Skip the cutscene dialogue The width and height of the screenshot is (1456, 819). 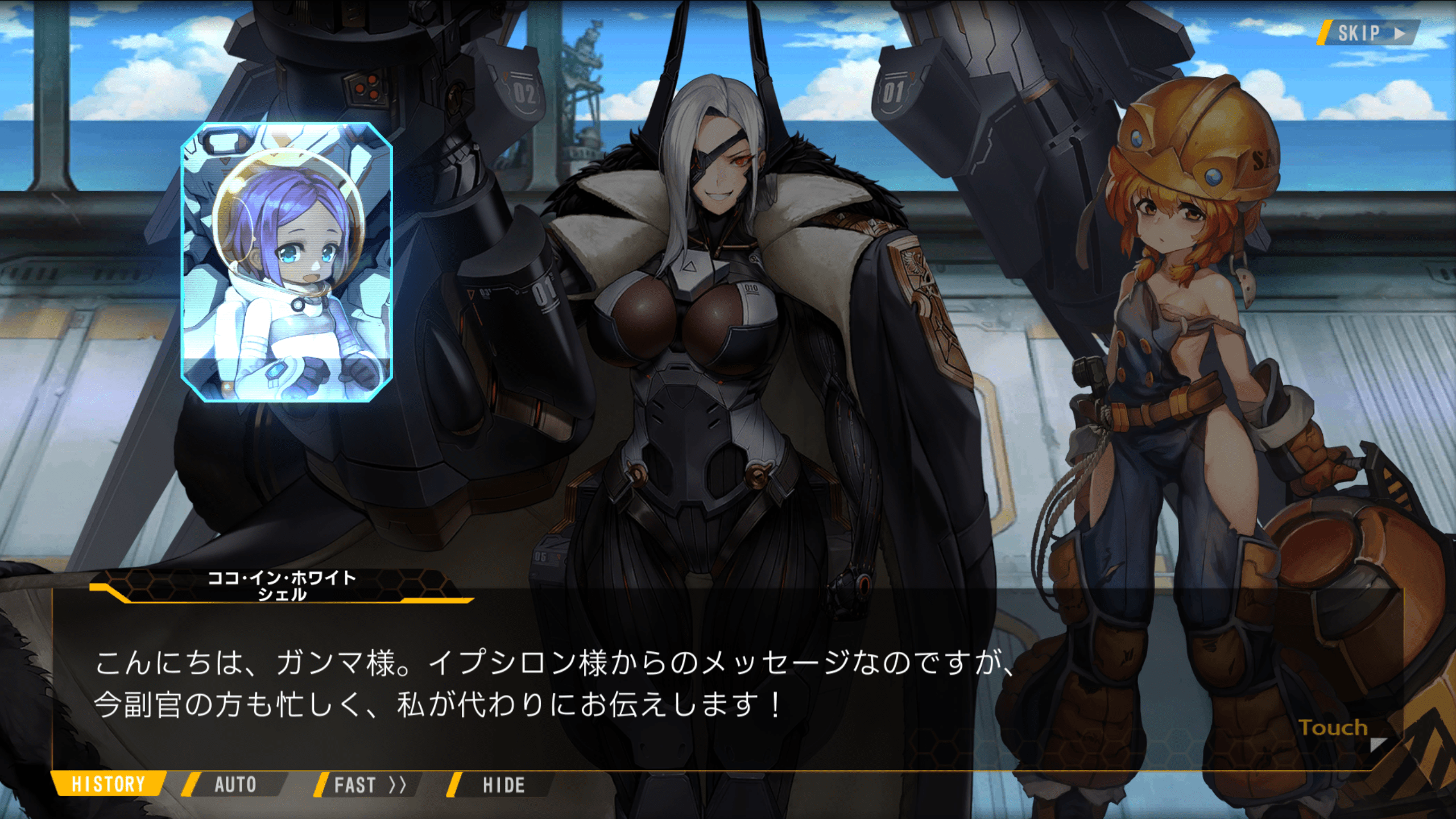pos(1370,33)
